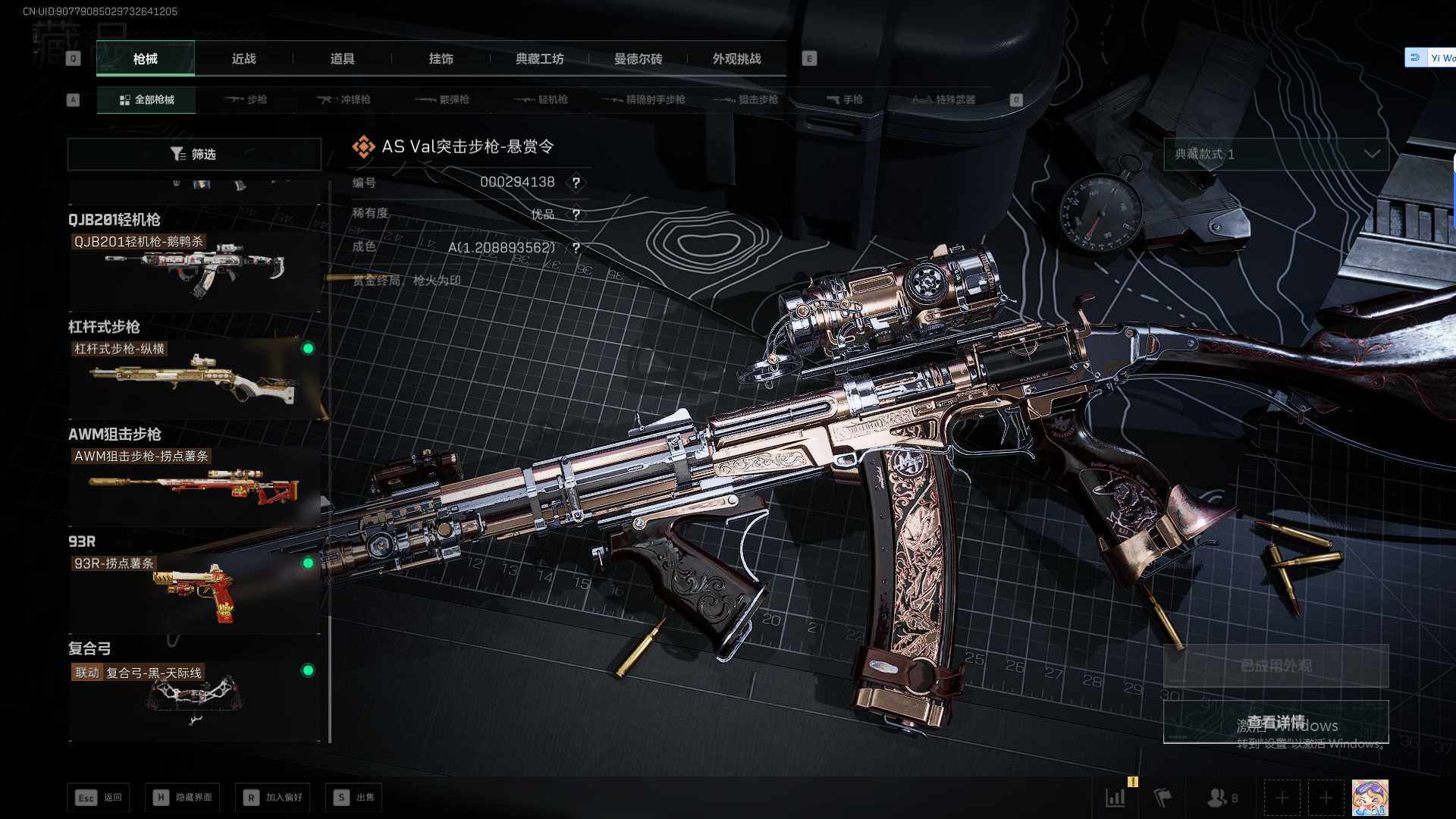Open the 外观挑战 appearance challenge tab

coord(736,59)
